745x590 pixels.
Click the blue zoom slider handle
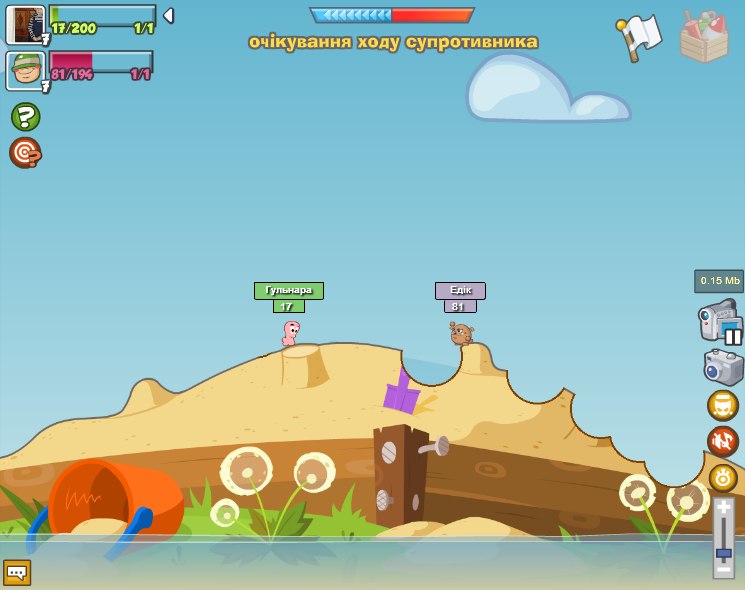tap(723, 553)
